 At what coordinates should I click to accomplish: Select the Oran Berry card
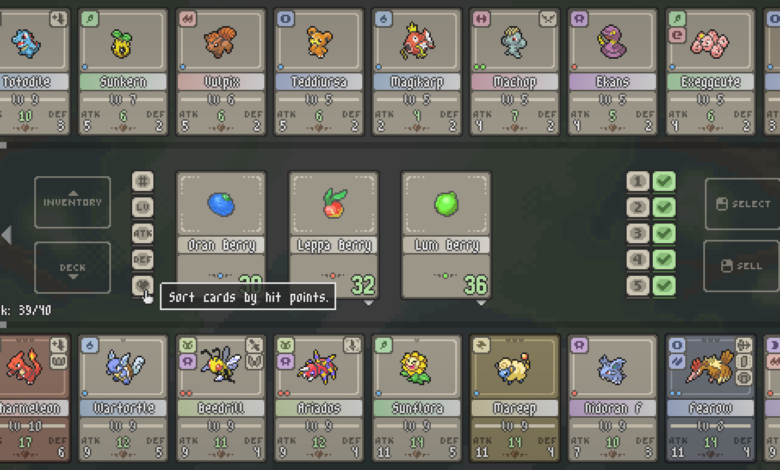[222, 235]
